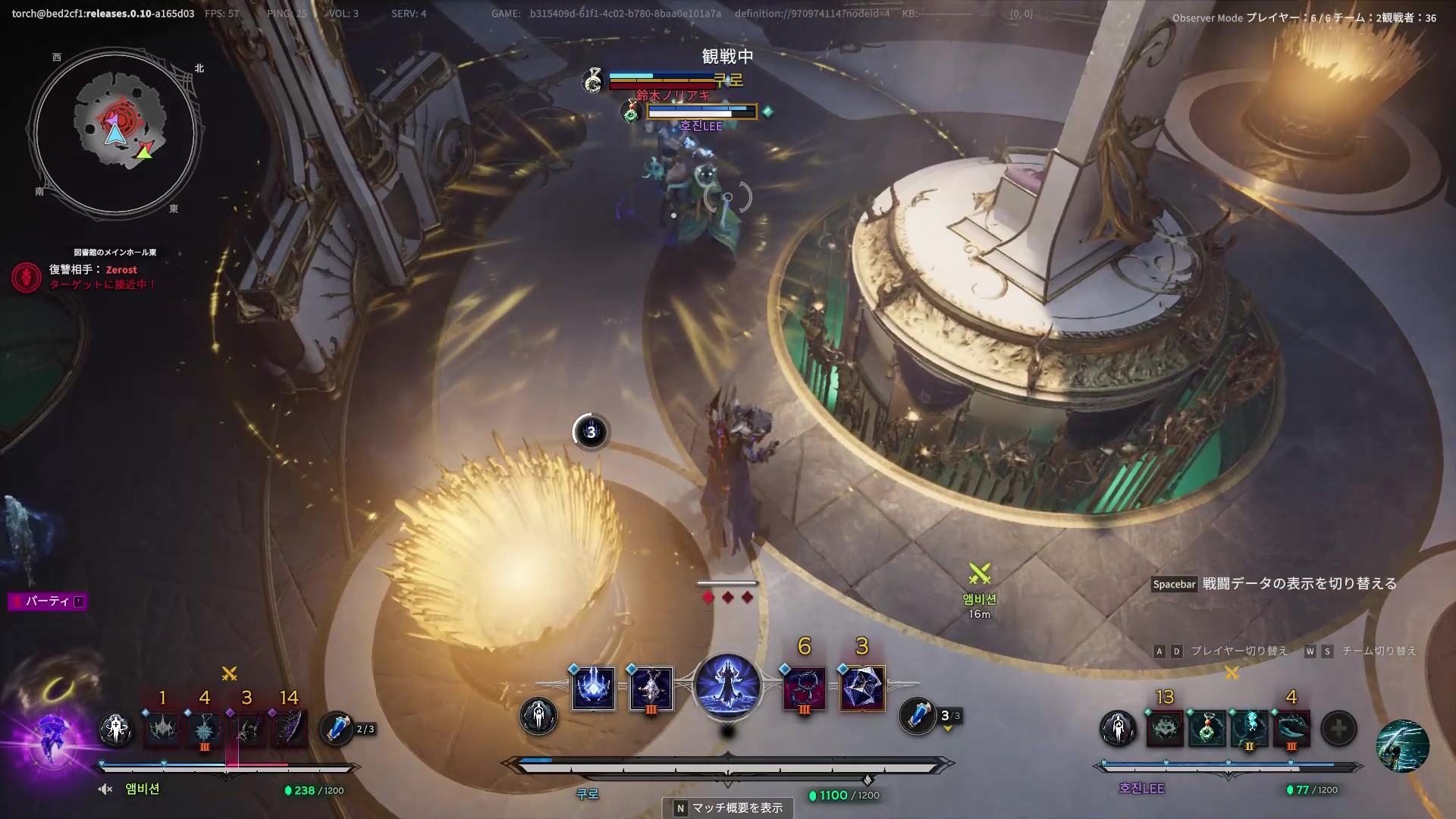Select the green wreath amulet ability icon

pyautogui.click(x=1207, y=729)
